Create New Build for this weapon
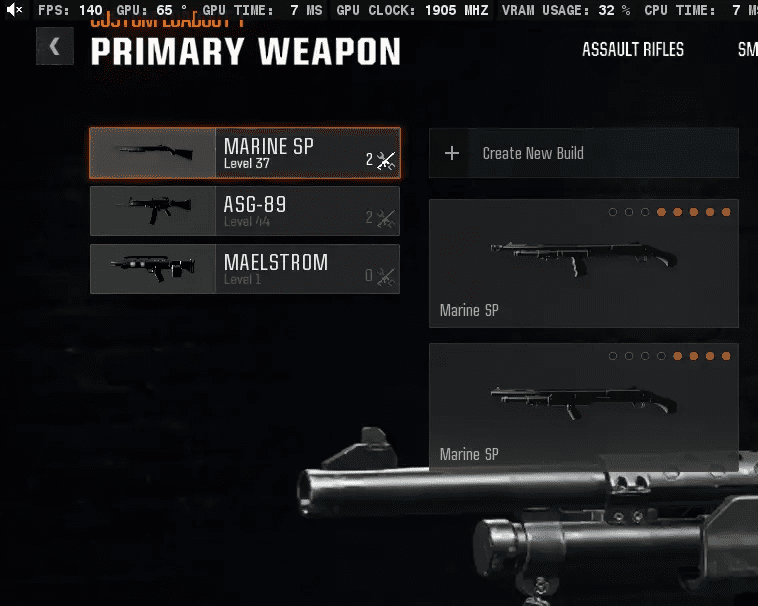758x606 pixels. [583, 153]
